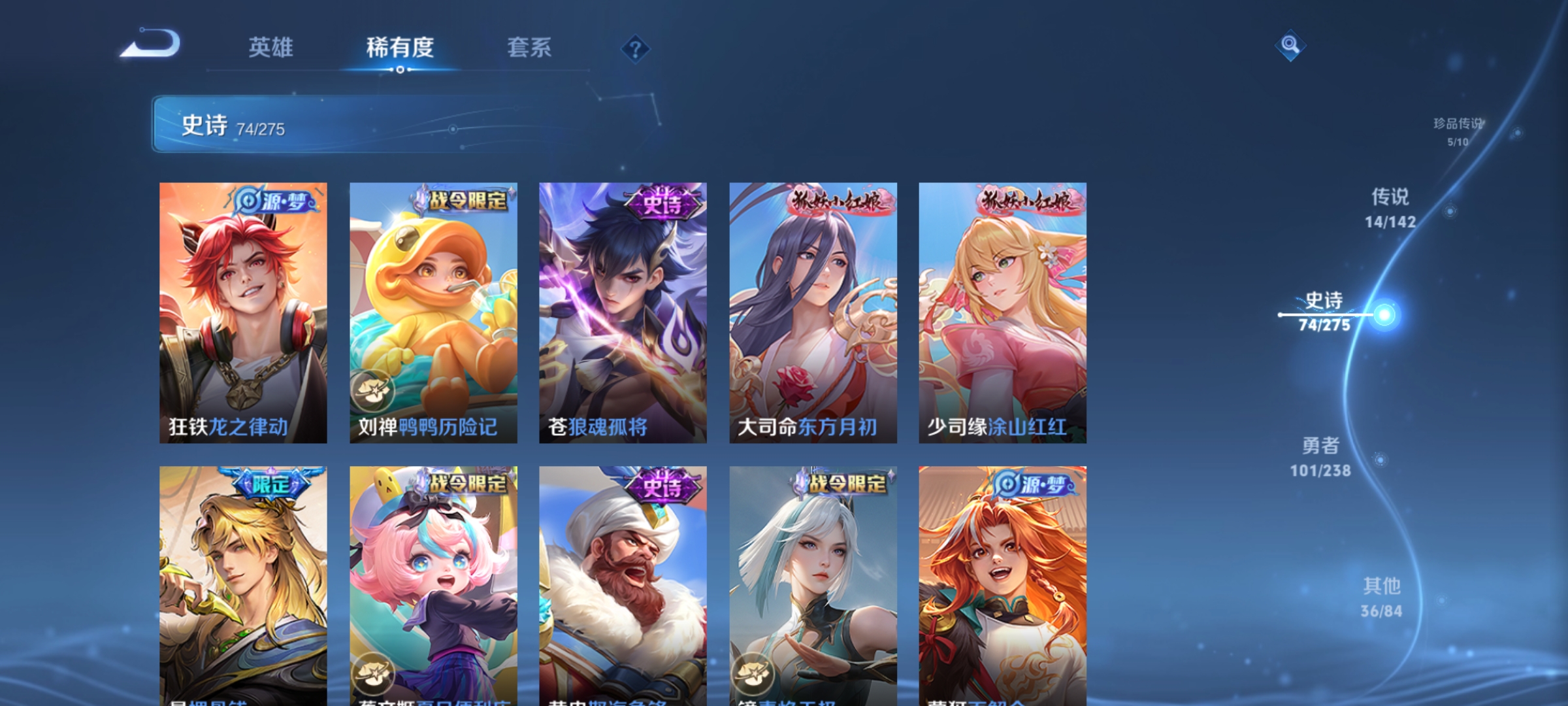Open the question mark help icon
This screenshot has height=706, width=1568.
(x=636, y=49)
